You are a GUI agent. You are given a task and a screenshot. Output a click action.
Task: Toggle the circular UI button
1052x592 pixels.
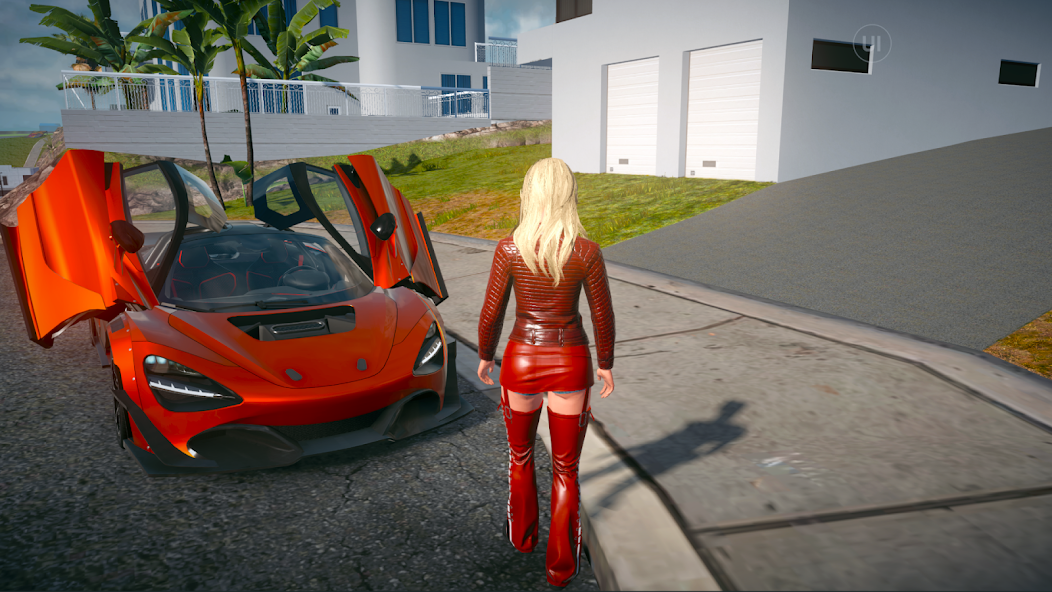click(x=871, y=43)
